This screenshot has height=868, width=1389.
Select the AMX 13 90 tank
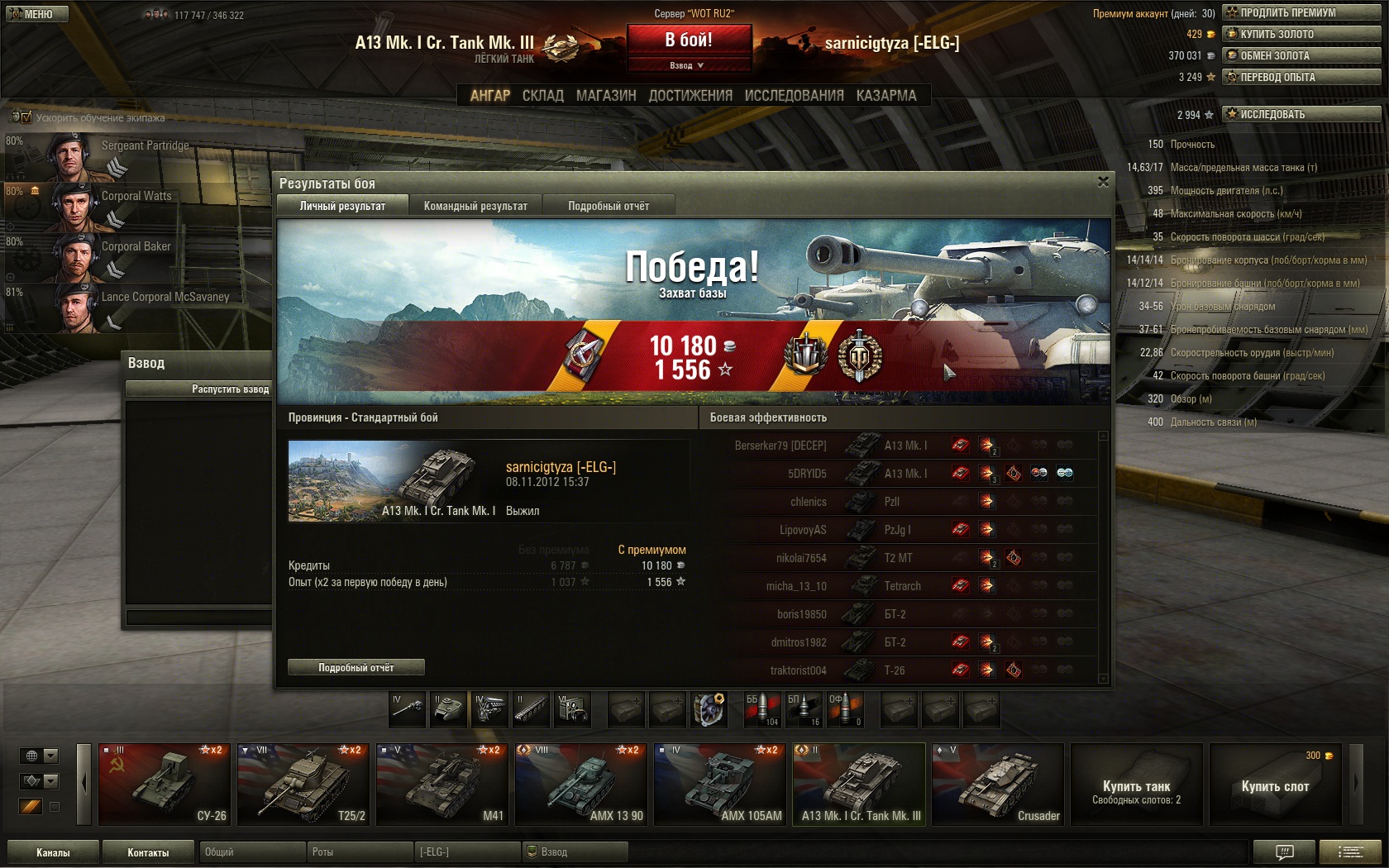pos(580,784)
